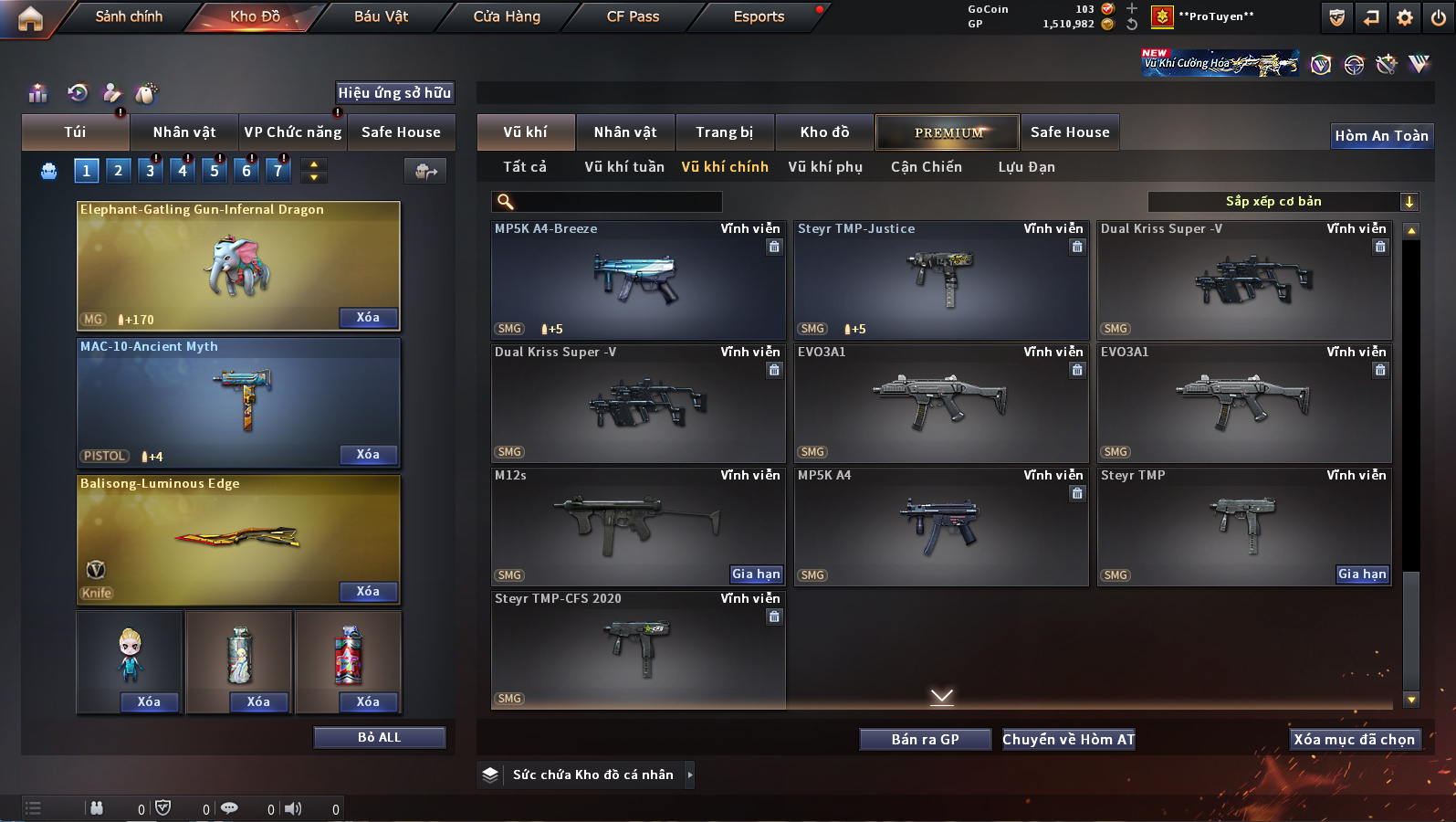Open the settings gear icon

(1405, 17)
